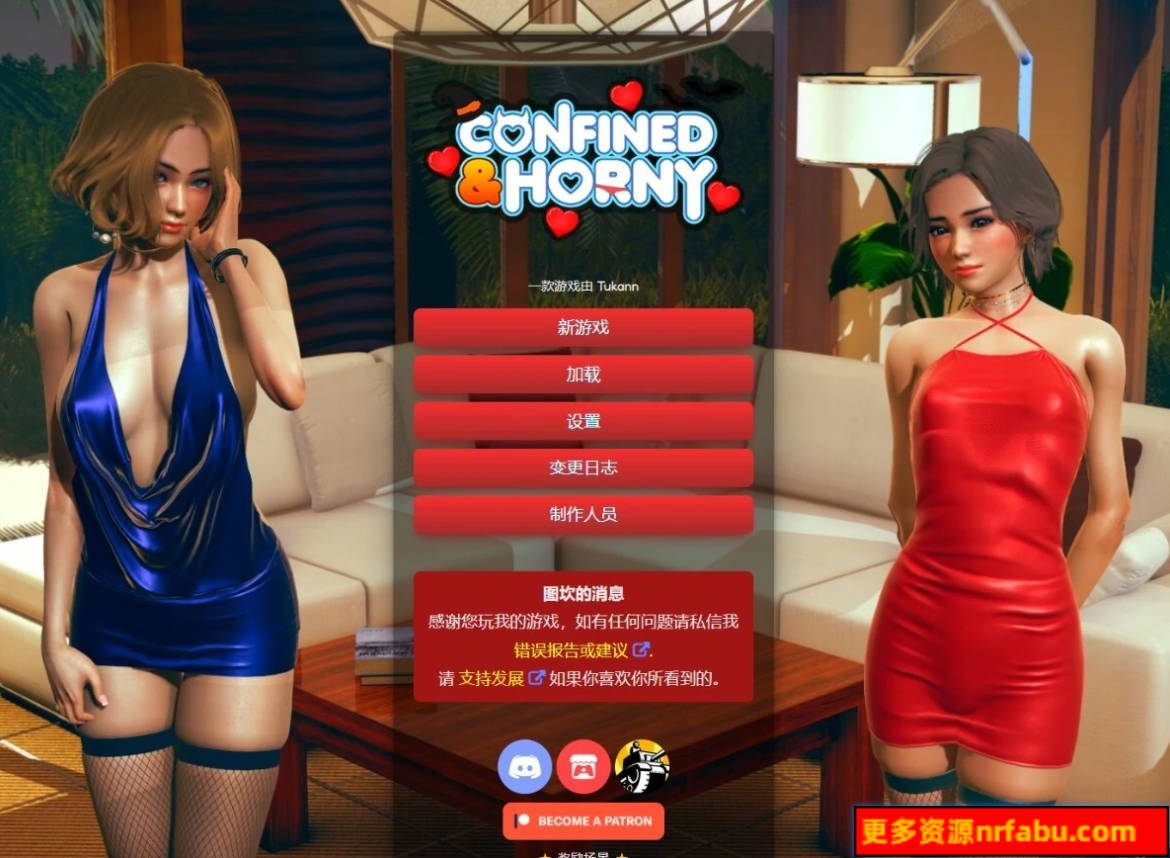The width and height of the screenshot is (1170, 858).
Task: Open the yellow tank avatar icon
Action: 642,767
